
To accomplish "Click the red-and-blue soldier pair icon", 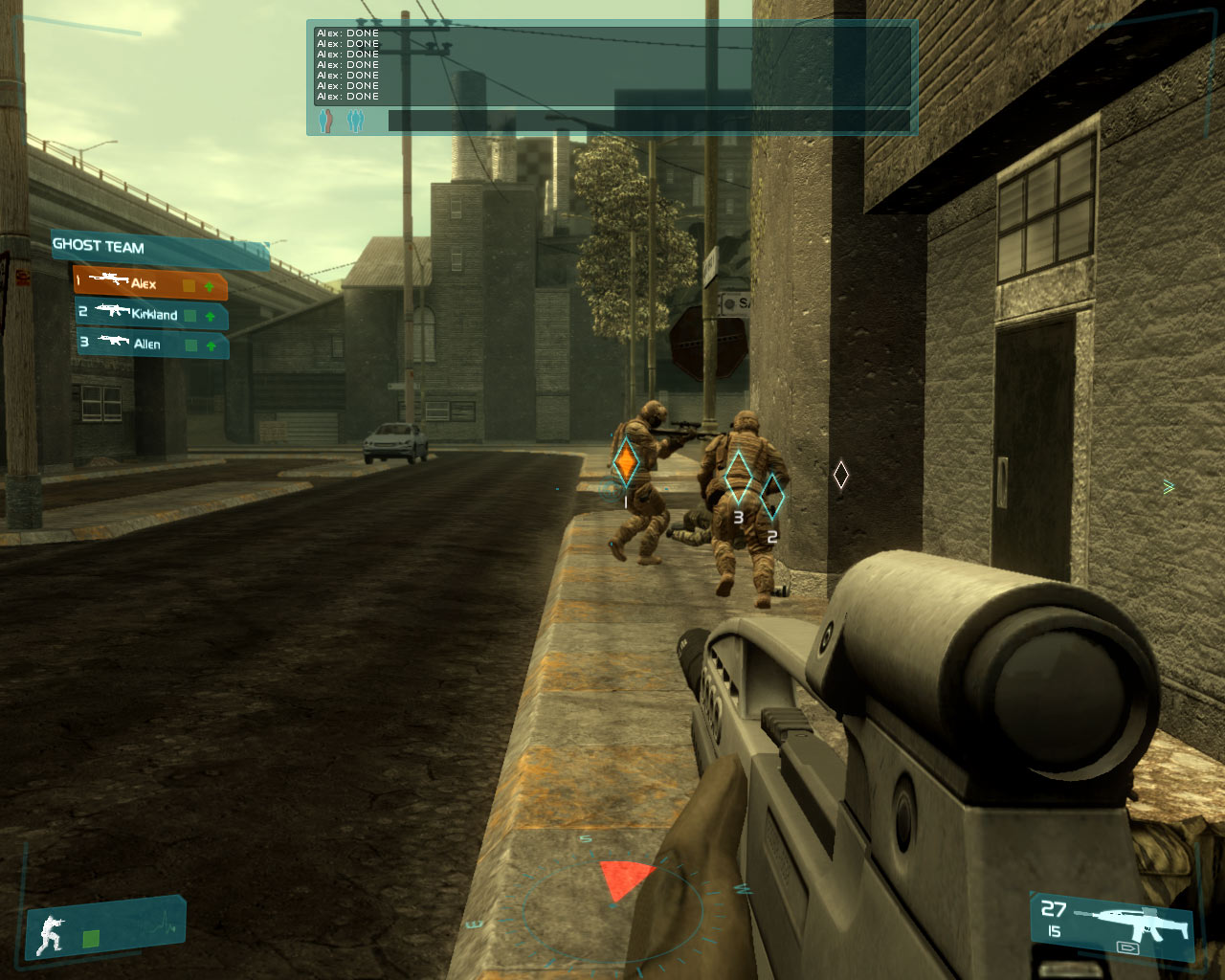I will pos(326,121).
